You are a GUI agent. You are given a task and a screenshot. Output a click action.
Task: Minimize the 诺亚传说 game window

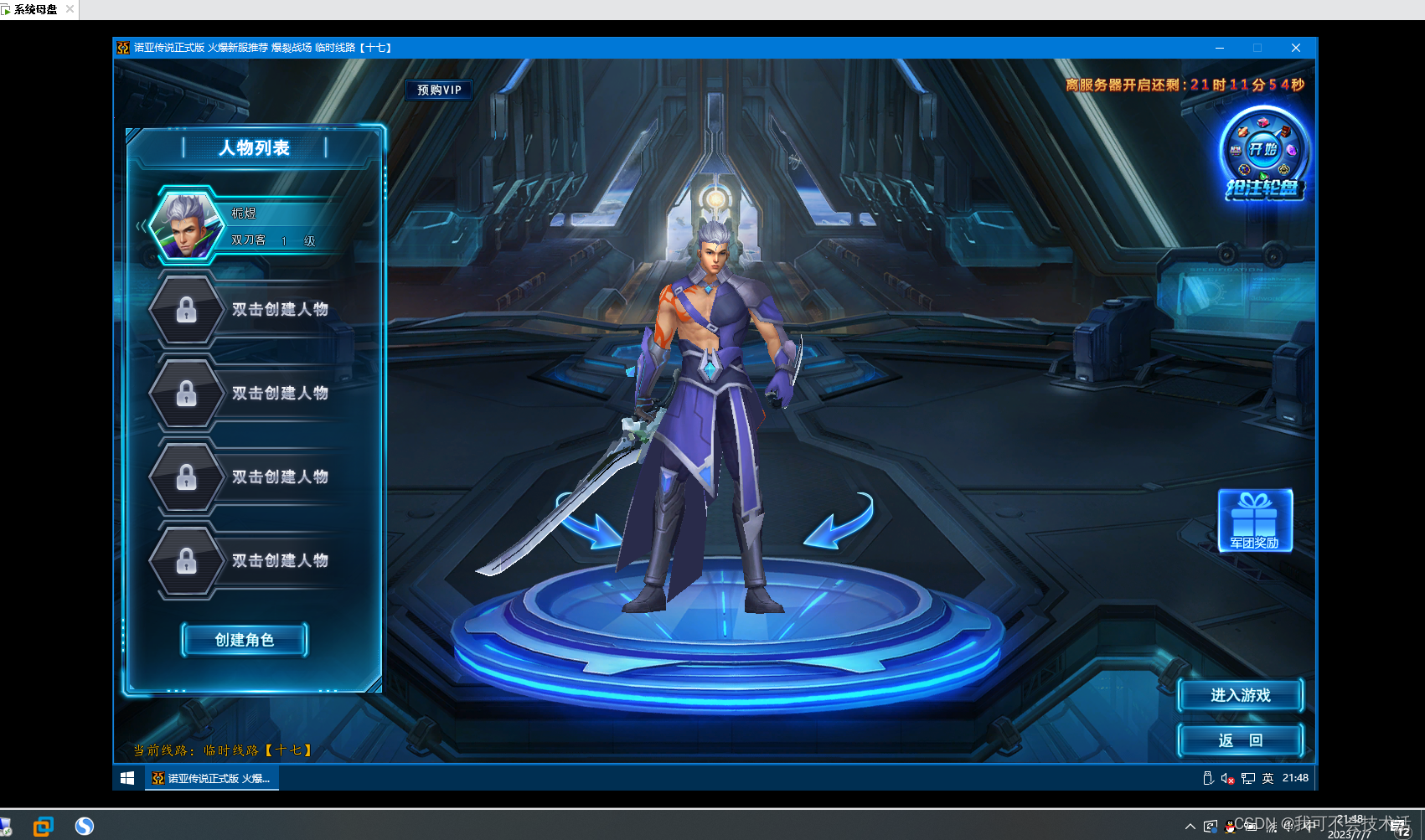tap(1220, 48)
